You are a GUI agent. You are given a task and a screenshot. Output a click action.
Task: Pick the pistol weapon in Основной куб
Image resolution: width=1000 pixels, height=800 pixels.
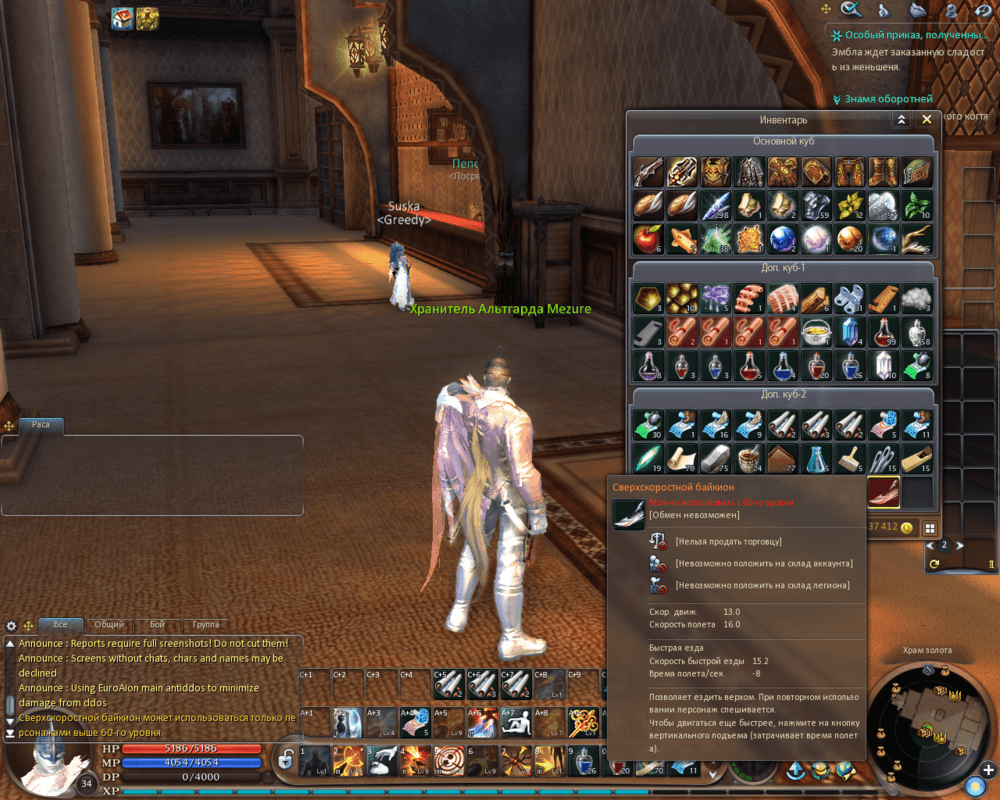click(648, 171)
